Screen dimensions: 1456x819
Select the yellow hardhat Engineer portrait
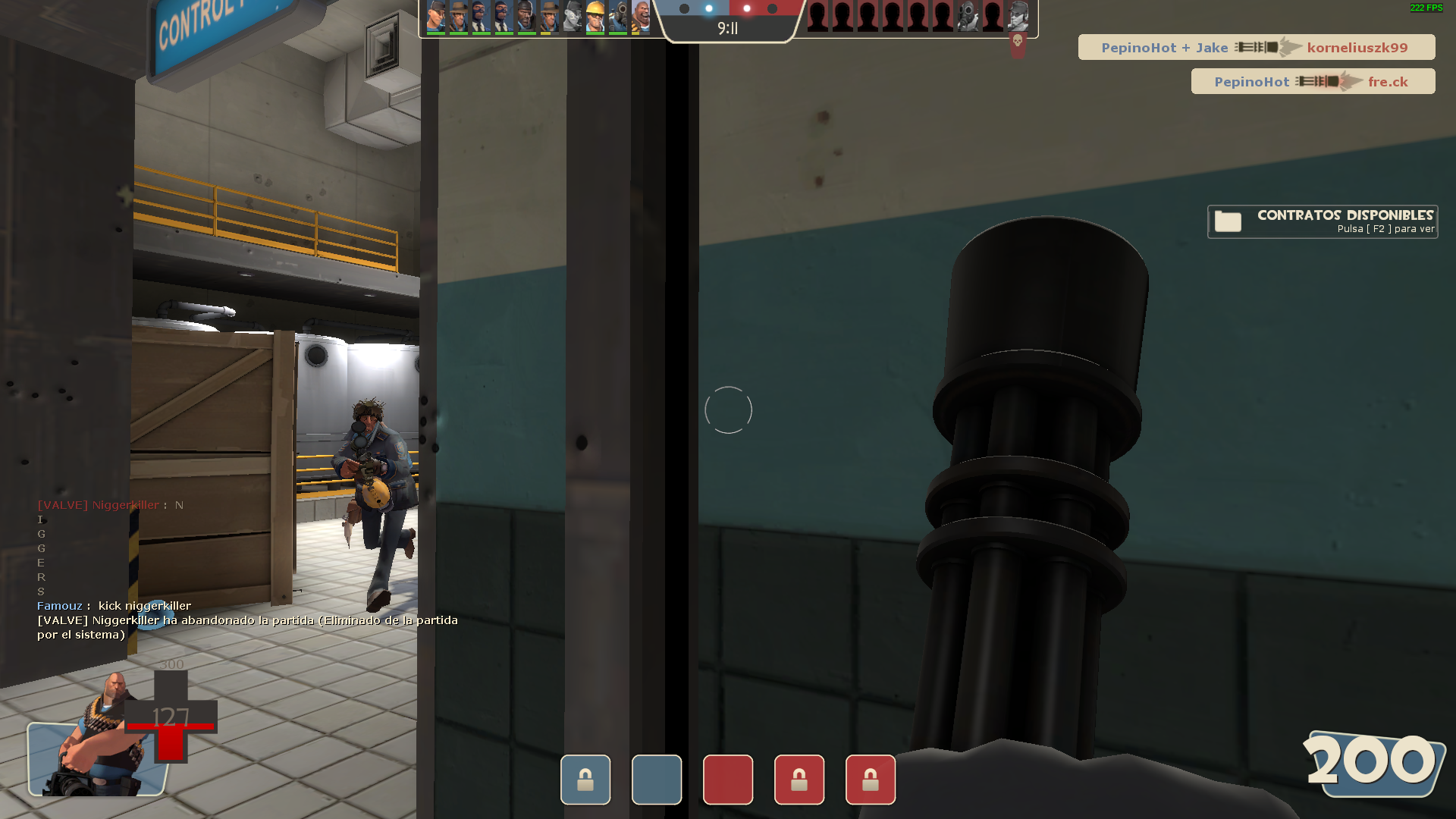click(x=595, y=17)
